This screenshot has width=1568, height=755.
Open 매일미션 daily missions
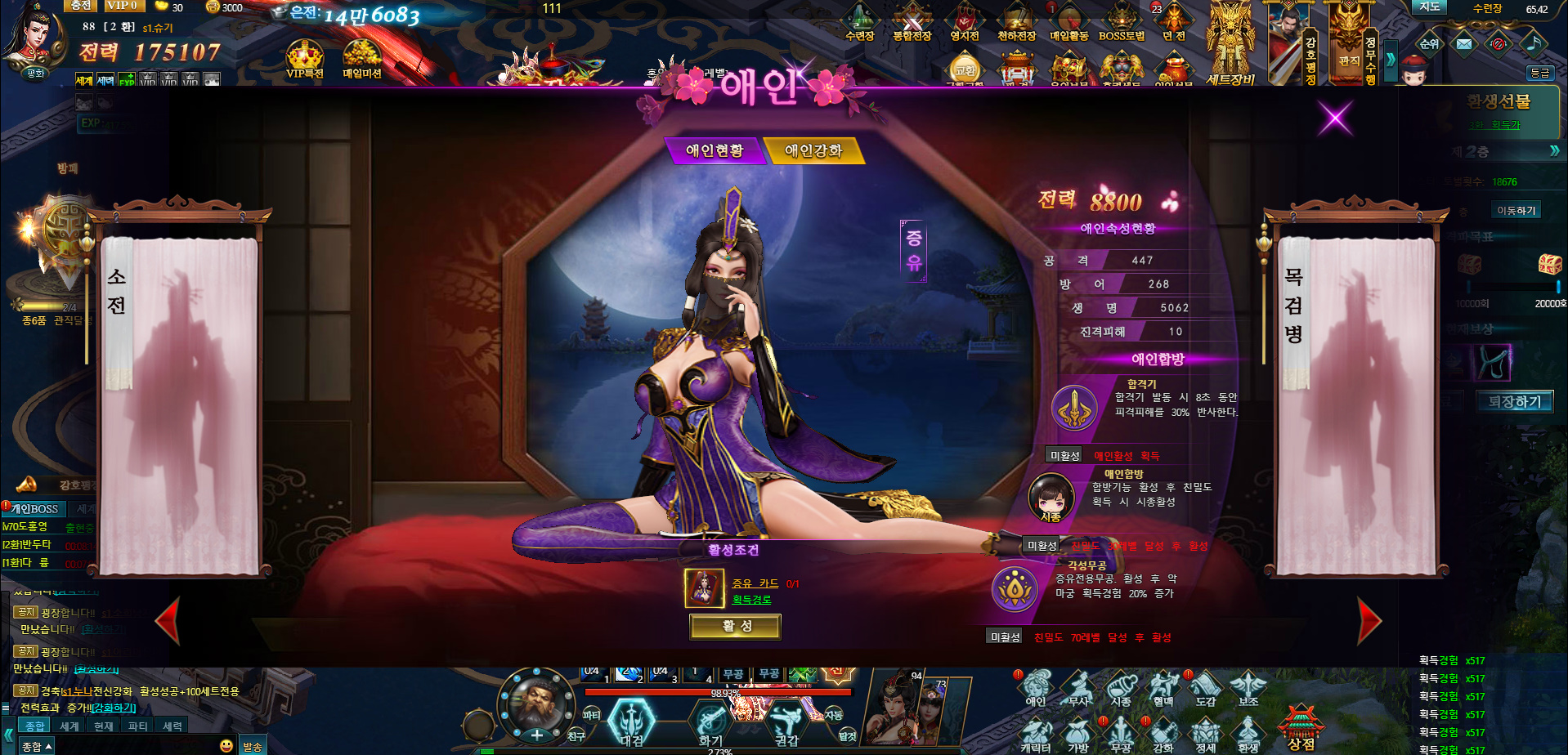[361, 60]
